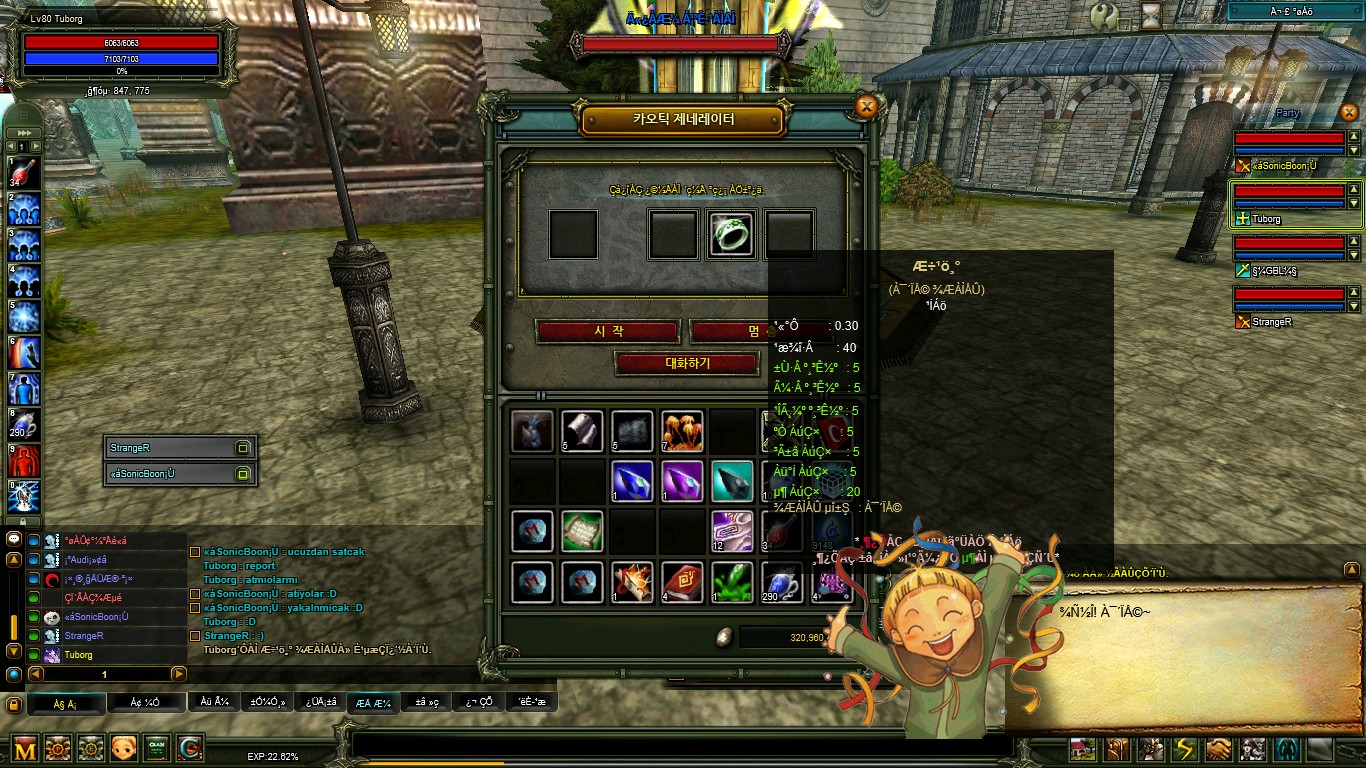Image resolution: width=1366 pixels, height=768 pixels.
Task: Choose the red spellbook item
Action: coord(682,582)
